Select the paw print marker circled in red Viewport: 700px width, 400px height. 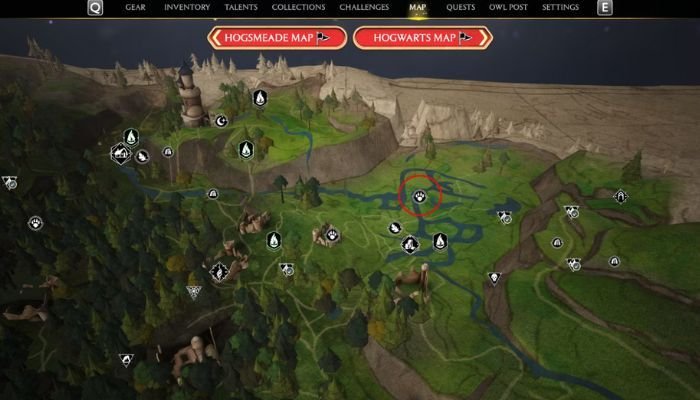pos(421,197)
